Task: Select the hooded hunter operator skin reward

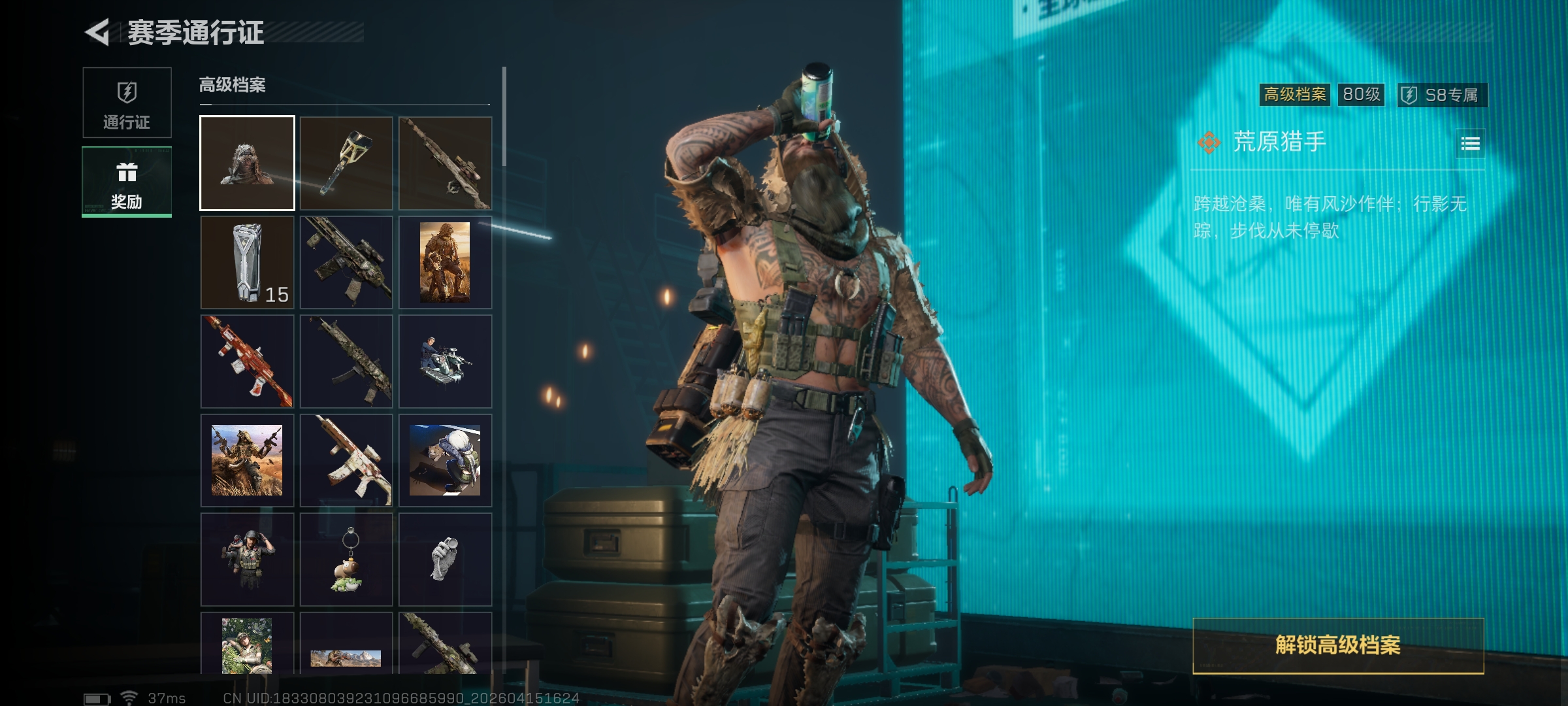Action: pos(247,163)
